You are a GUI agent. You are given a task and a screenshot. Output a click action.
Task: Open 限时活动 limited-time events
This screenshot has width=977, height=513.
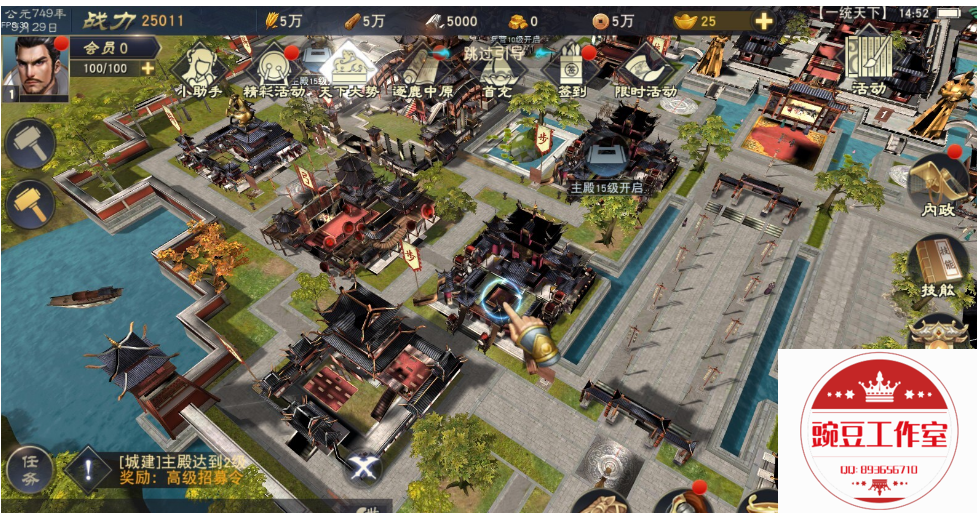pos(646,70)
